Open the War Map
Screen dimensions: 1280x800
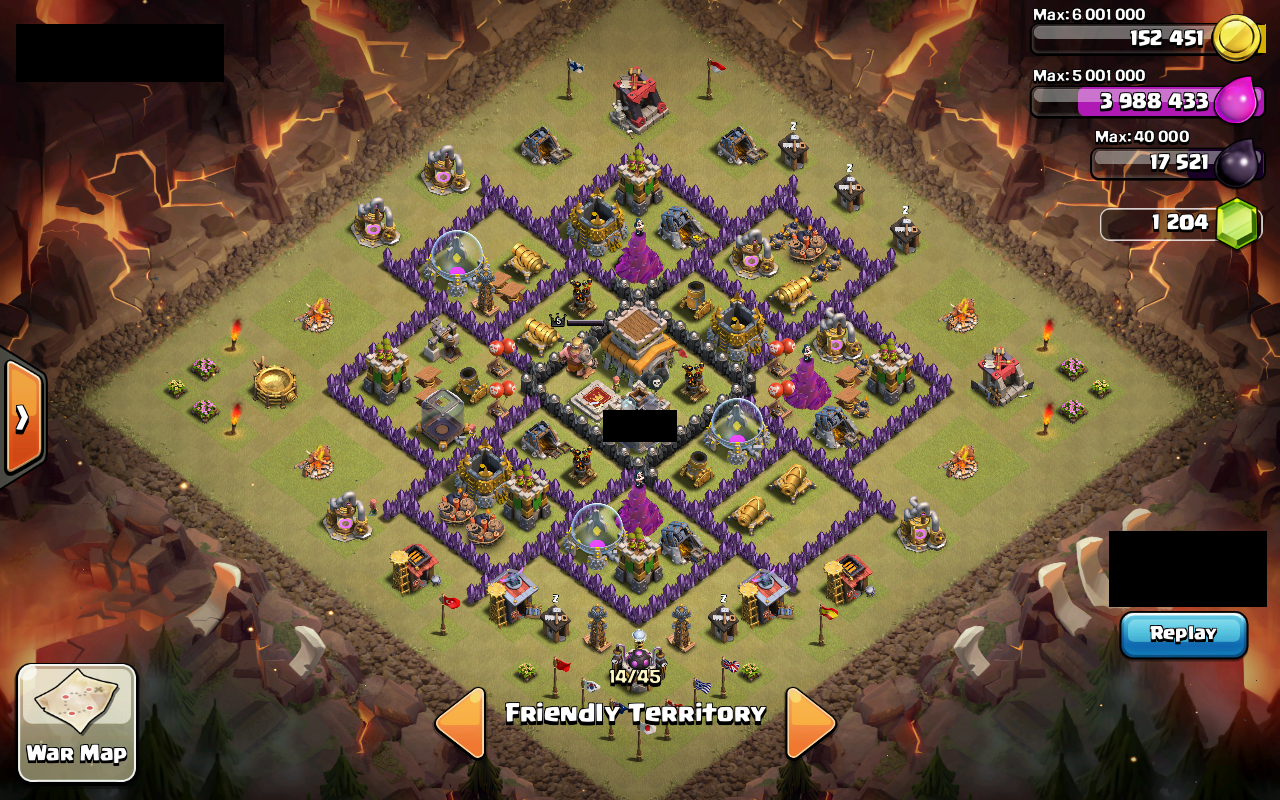(x=76, y=722)
